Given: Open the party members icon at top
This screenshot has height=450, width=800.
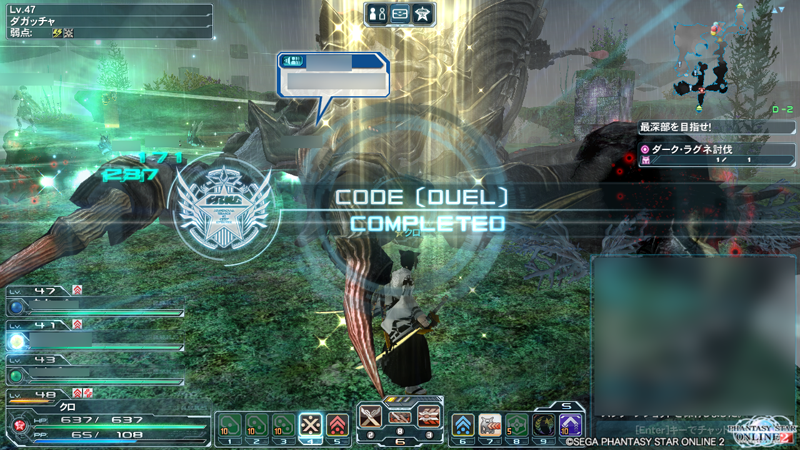Looking at the screenshot, I should 377,13.
